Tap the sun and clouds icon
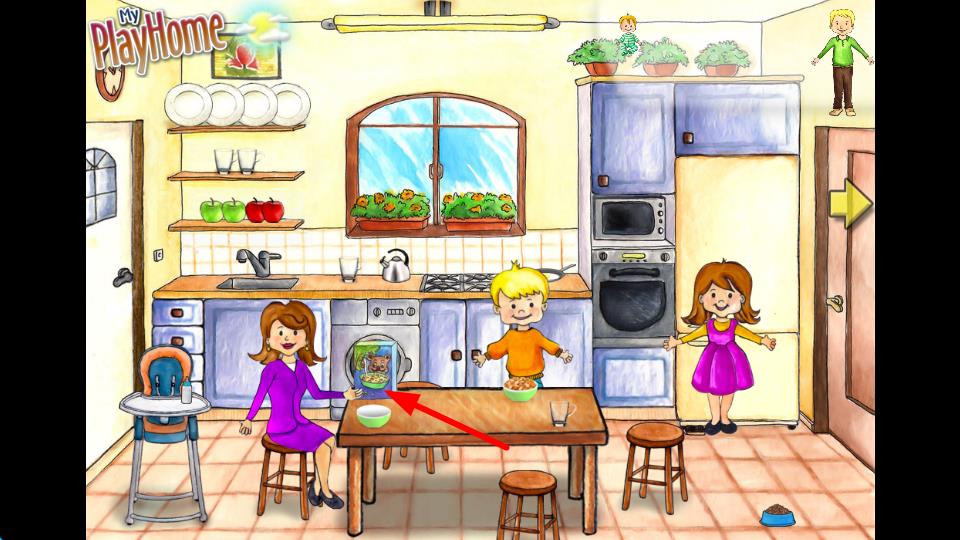960x540 pixels. [267, 27]
